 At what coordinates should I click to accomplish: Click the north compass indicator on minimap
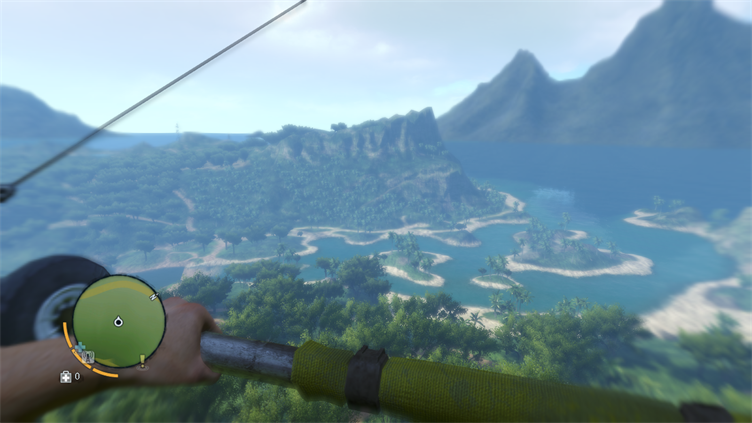coord(154,297)
